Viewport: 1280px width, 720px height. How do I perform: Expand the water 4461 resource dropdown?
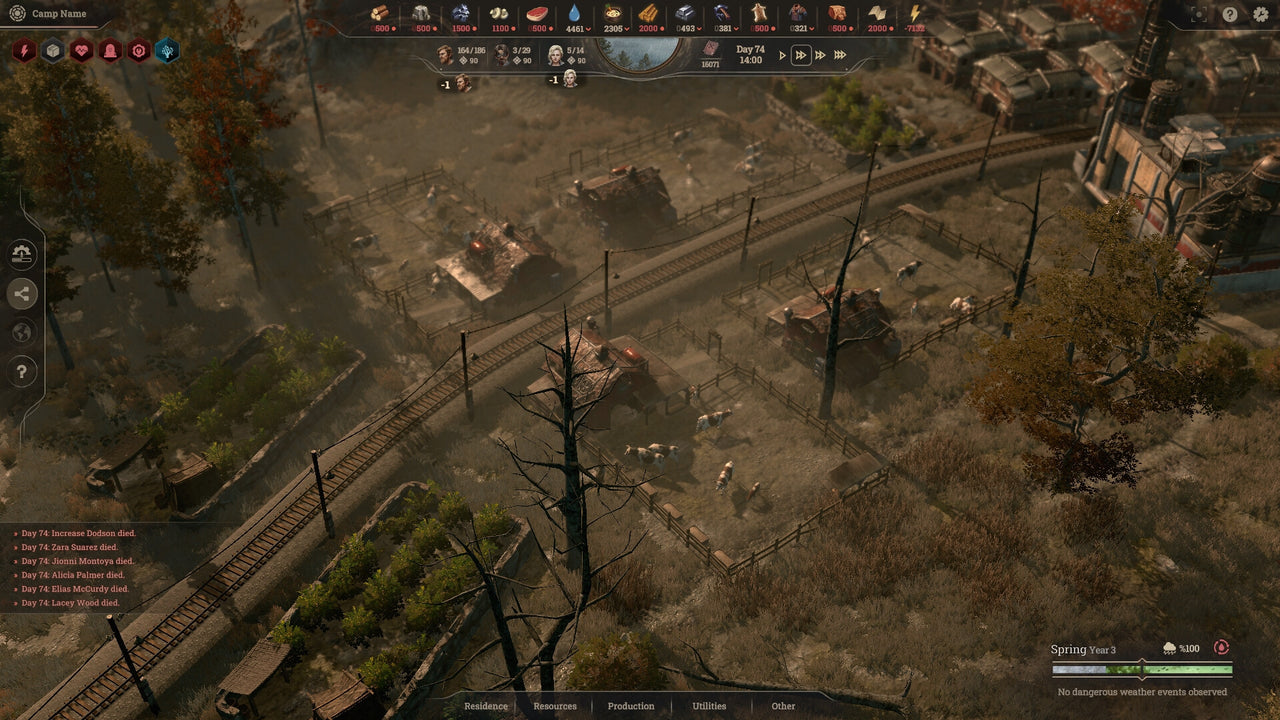586,30
